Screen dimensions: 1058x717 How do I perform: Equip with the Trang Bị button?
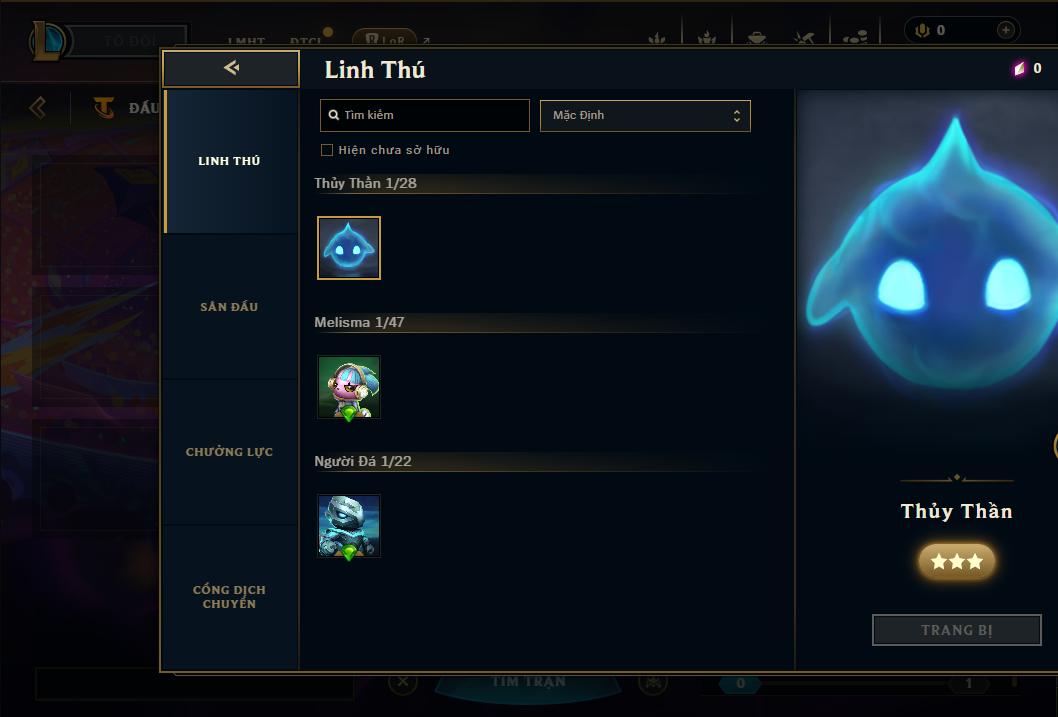click(957, 630)
